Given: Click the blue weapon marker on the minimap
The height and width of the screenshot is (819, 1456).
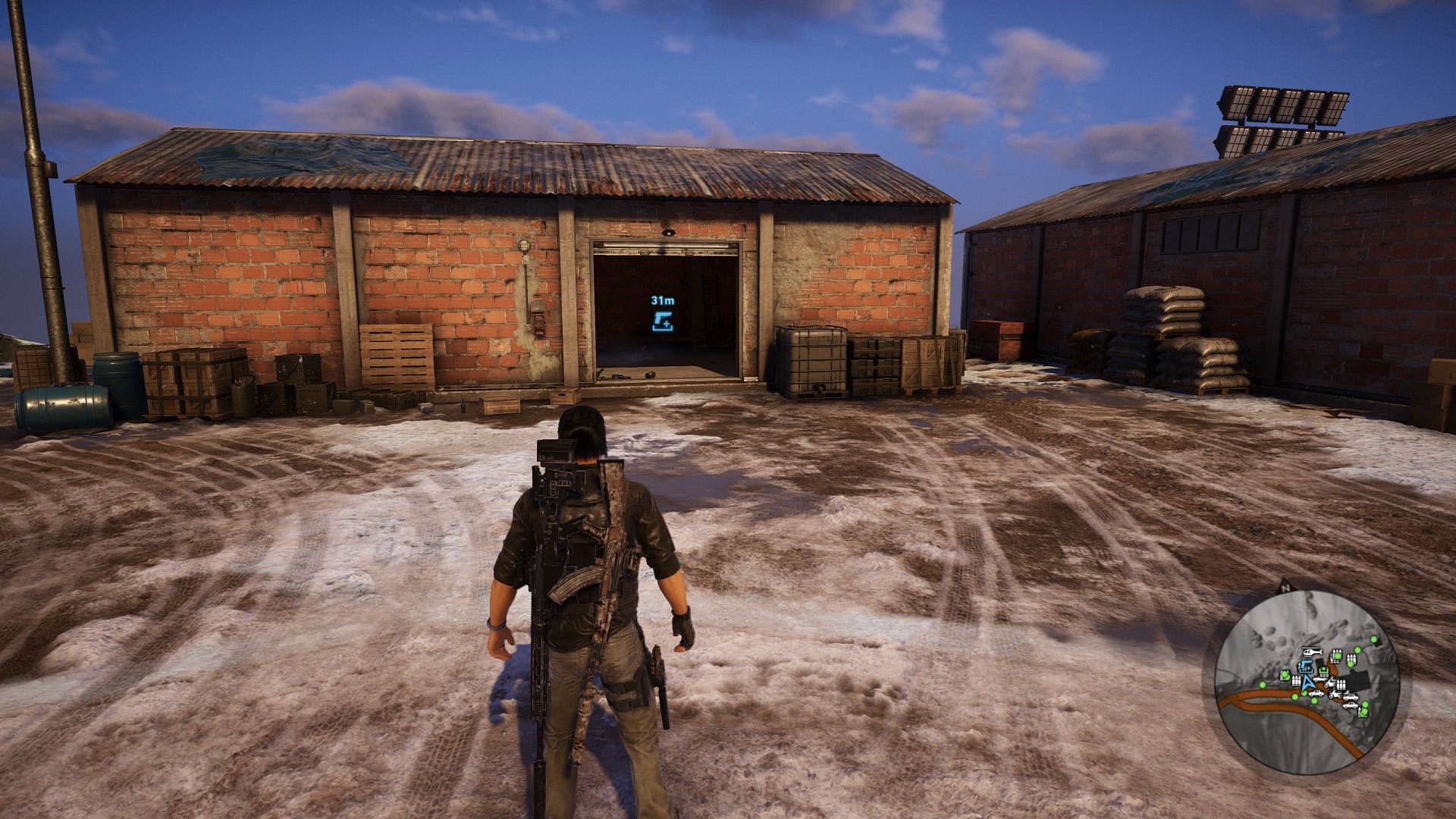Looking at the screenshot, I should (1305, 667).
